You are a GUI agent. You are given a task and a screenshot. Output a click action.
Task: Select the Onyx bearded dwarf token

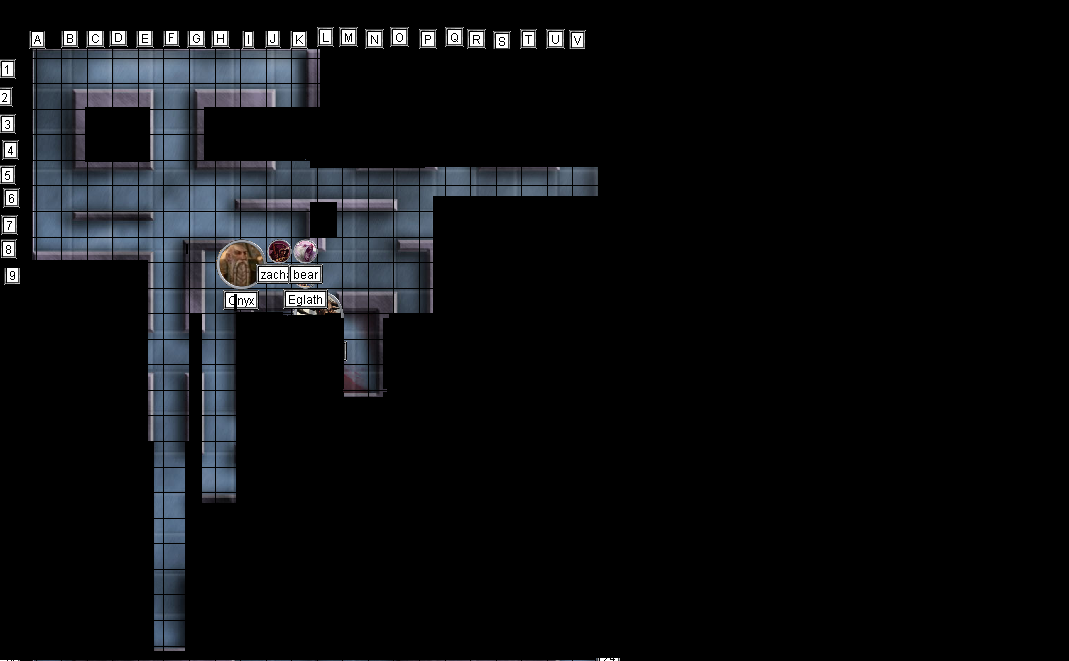tap(240, 264)
